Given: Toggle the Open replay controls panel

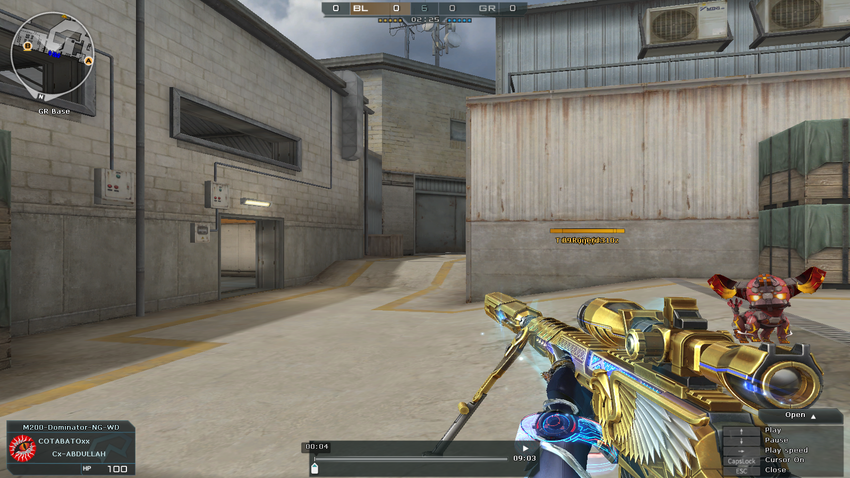Looking at the screenshot, I should click(x=800, y=415).
